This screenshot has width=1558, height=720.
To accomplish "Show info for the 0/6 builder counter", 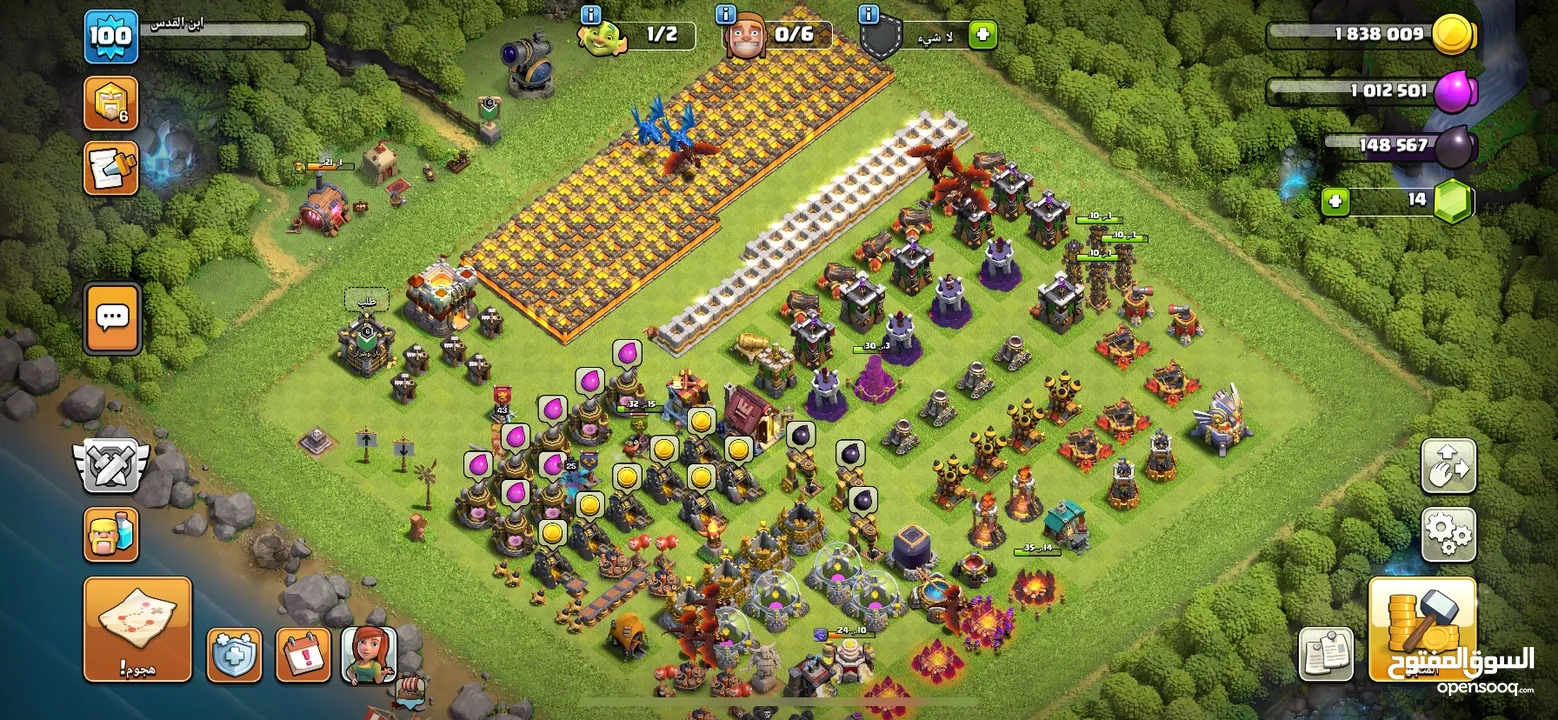I will pos(727,15).
